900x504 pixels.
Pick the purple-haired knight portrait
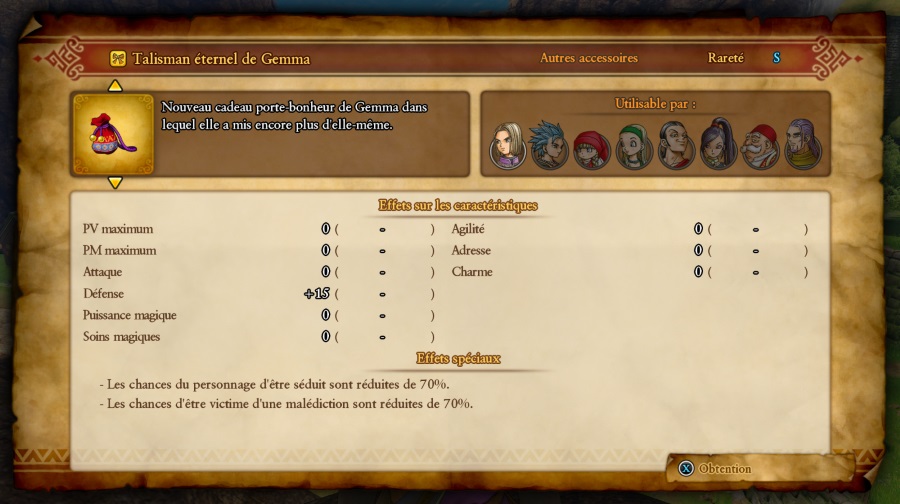tap(801, 146)
